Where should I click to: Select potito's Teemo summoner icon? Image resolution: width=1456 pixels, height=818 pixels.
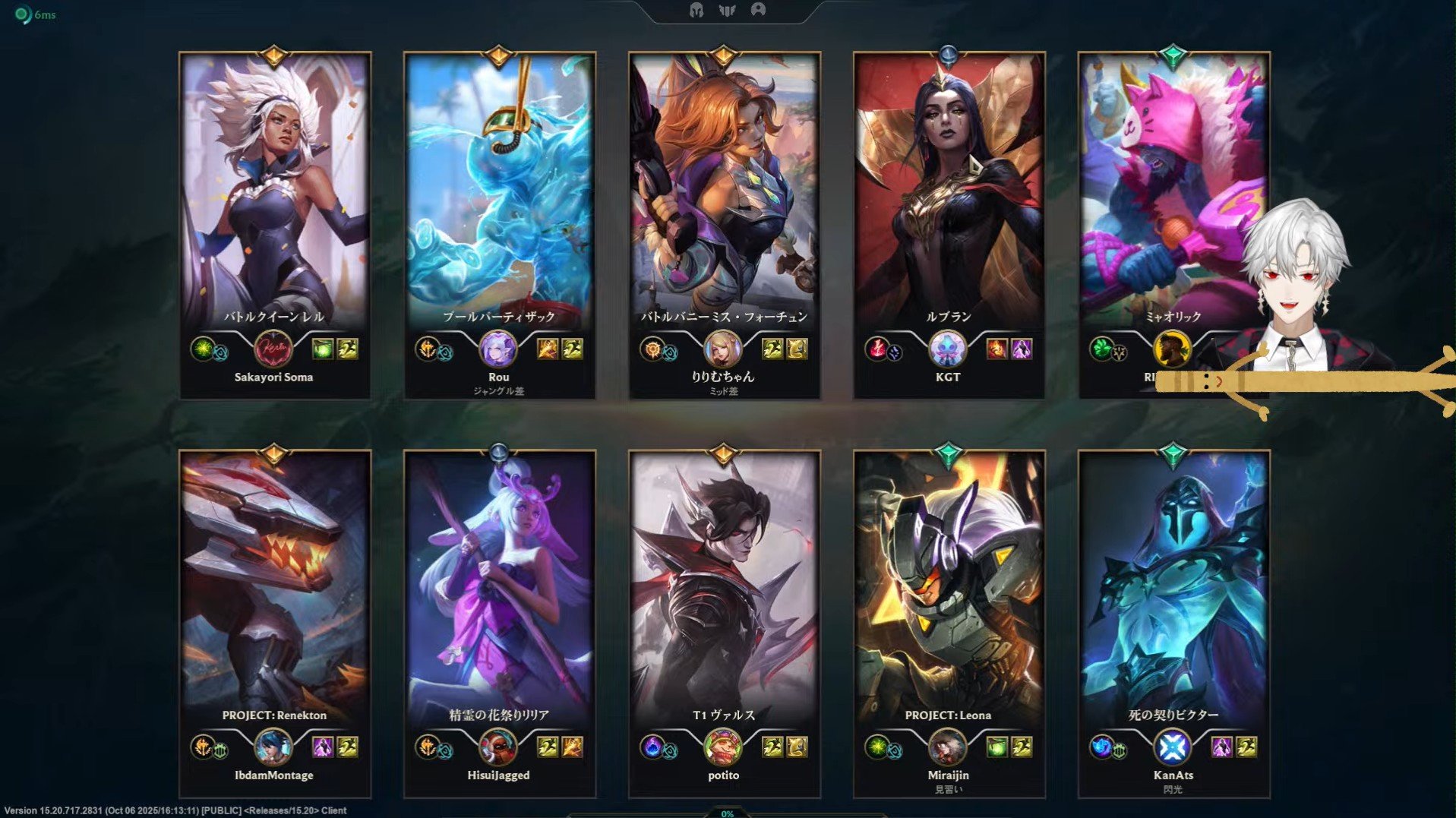(x=723, y=747)
